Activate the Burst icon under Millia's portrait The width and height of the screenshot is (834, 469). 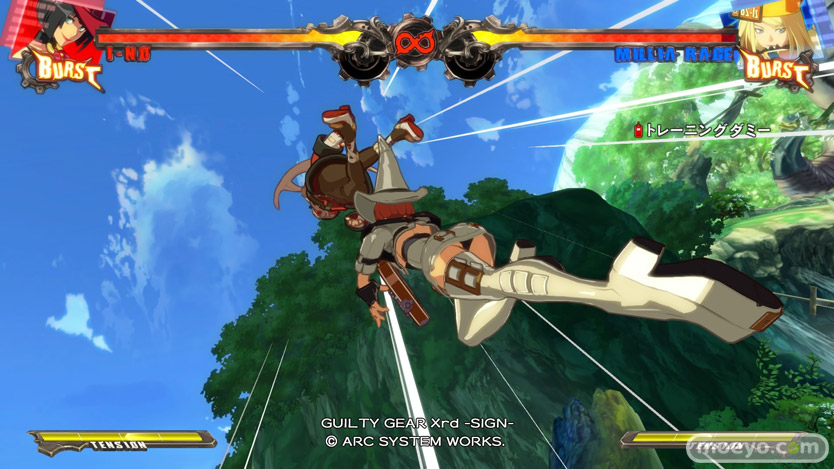pyautogui.click(x=776, y=69)
